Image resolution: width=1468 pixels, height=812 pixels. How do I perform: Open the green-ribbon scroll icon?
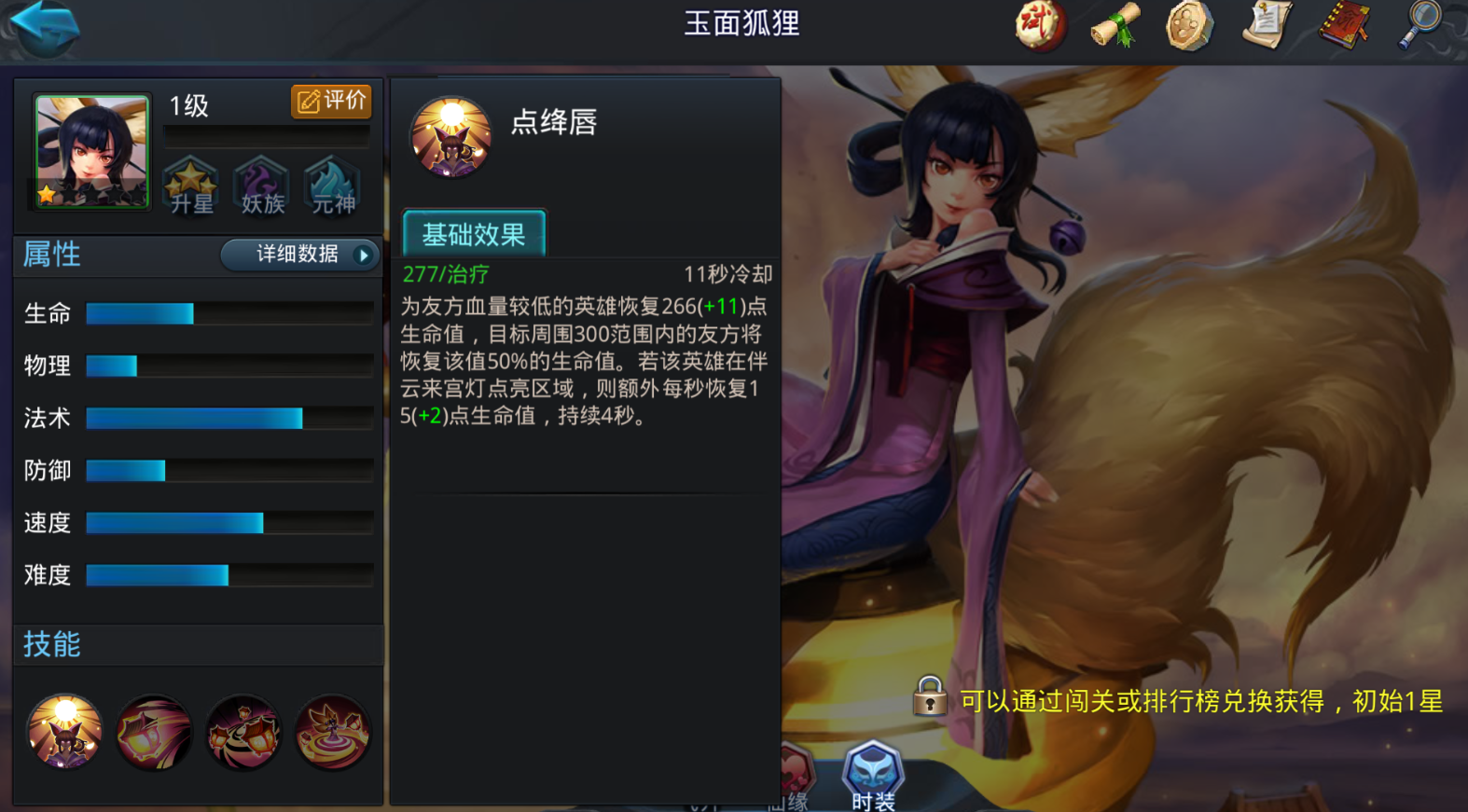1115,25
